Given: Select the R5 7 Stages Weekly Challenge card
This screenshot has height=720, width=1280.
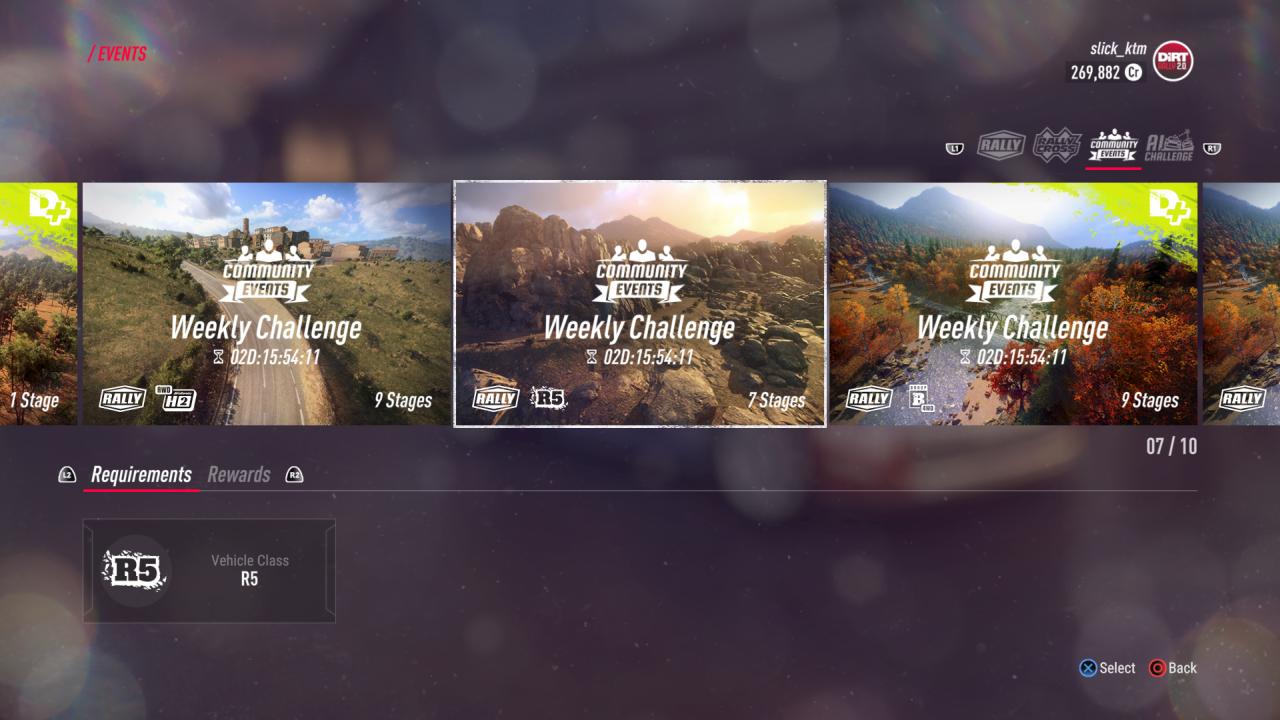Looking at the screenshot, I should pos(640,304).
